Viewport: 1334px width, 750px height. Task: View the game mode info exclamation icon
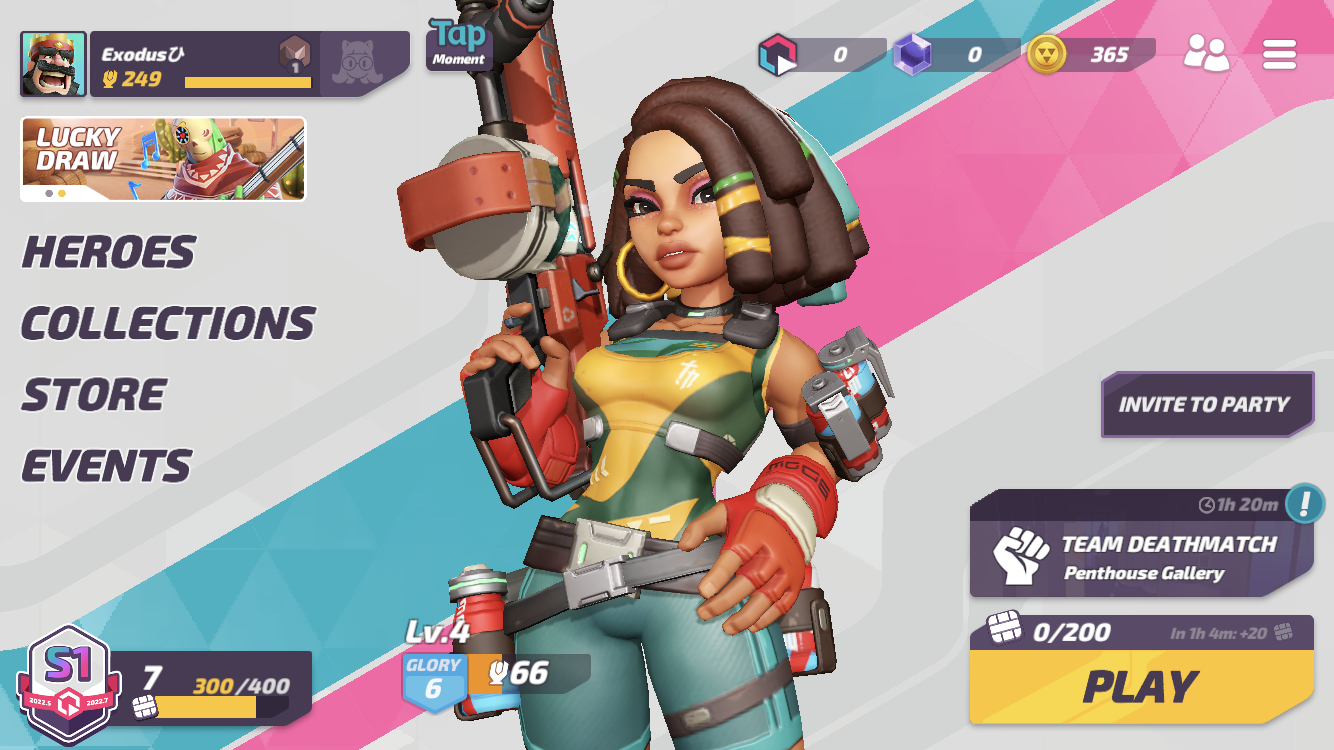[1304, 503]
